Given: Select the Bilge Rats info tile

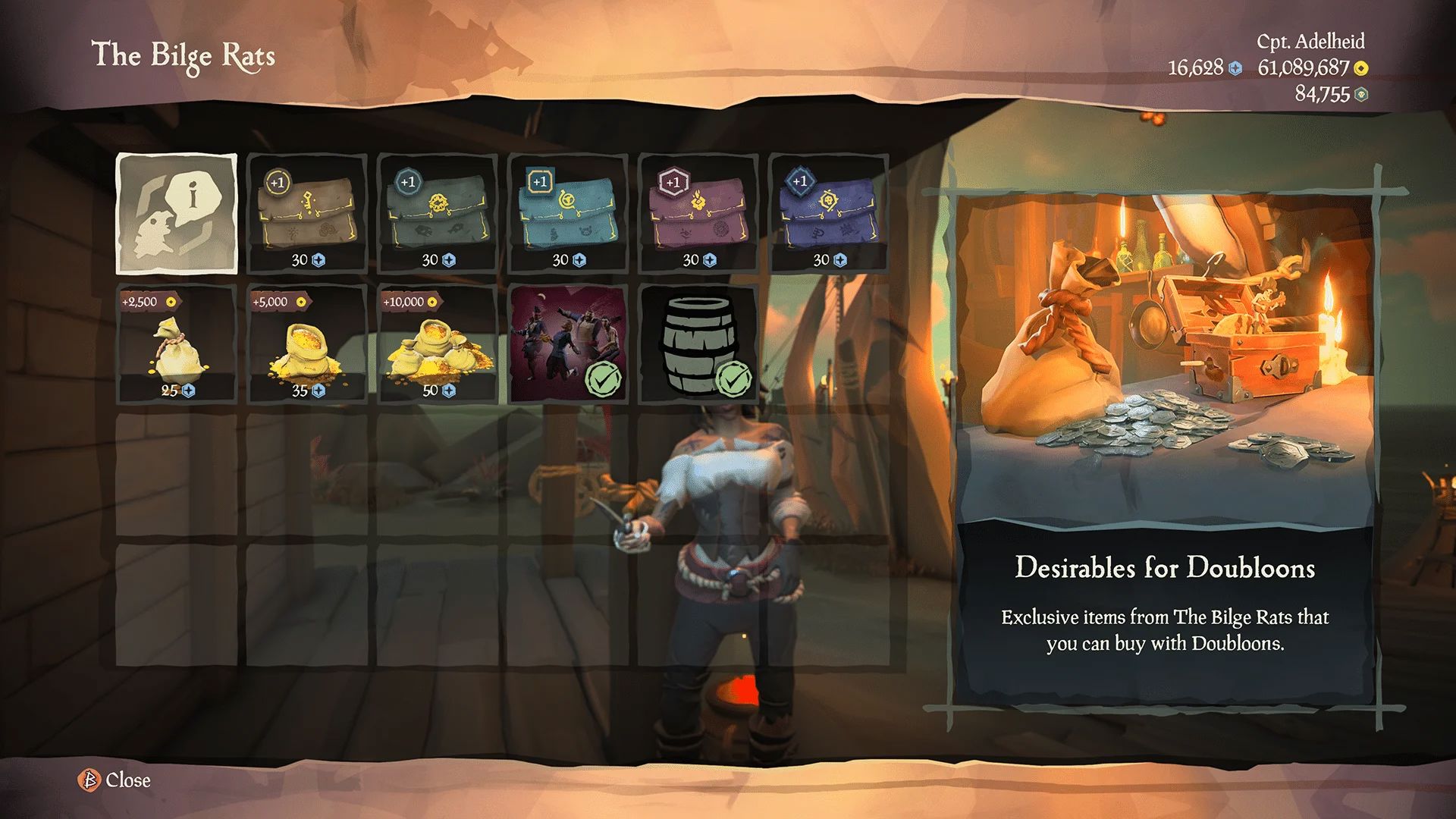Looking at the screenshot, I should [177, 214].
